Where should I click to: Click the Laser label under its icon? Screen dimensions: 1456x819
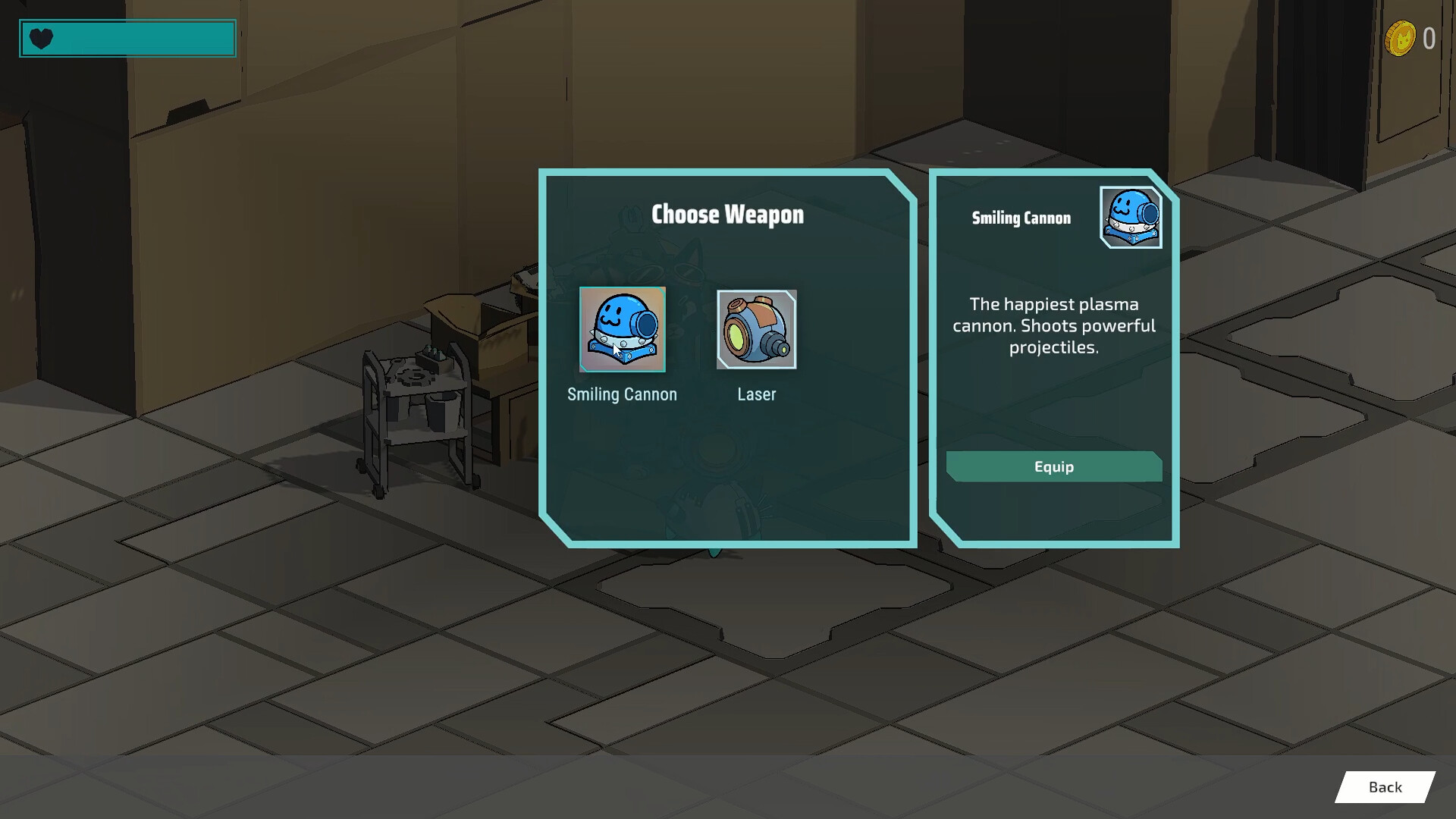(x=757, y=394)
